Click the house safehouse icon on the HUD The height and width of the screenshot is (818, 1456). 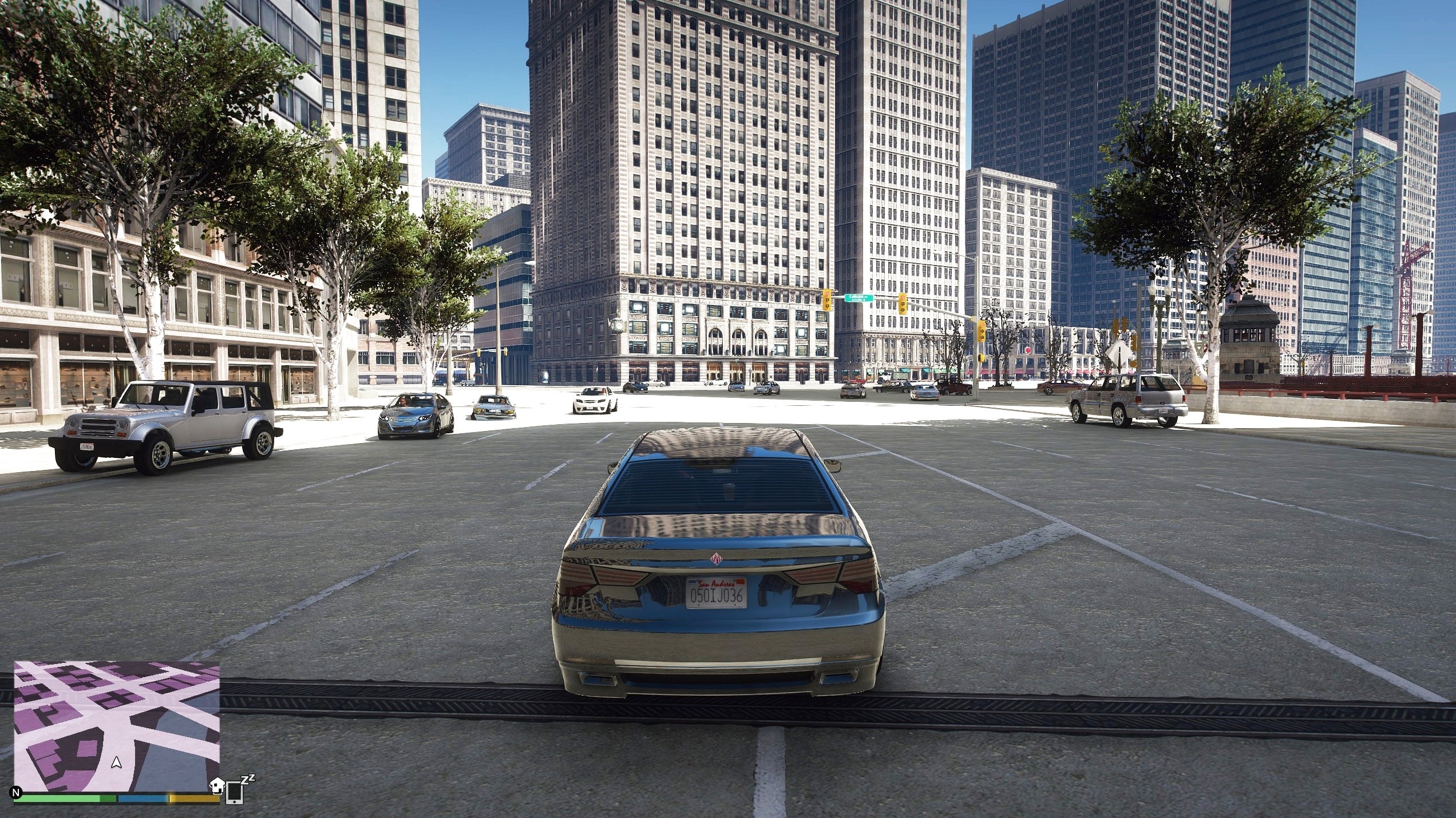pyautogui.click(x=218, y=787)
